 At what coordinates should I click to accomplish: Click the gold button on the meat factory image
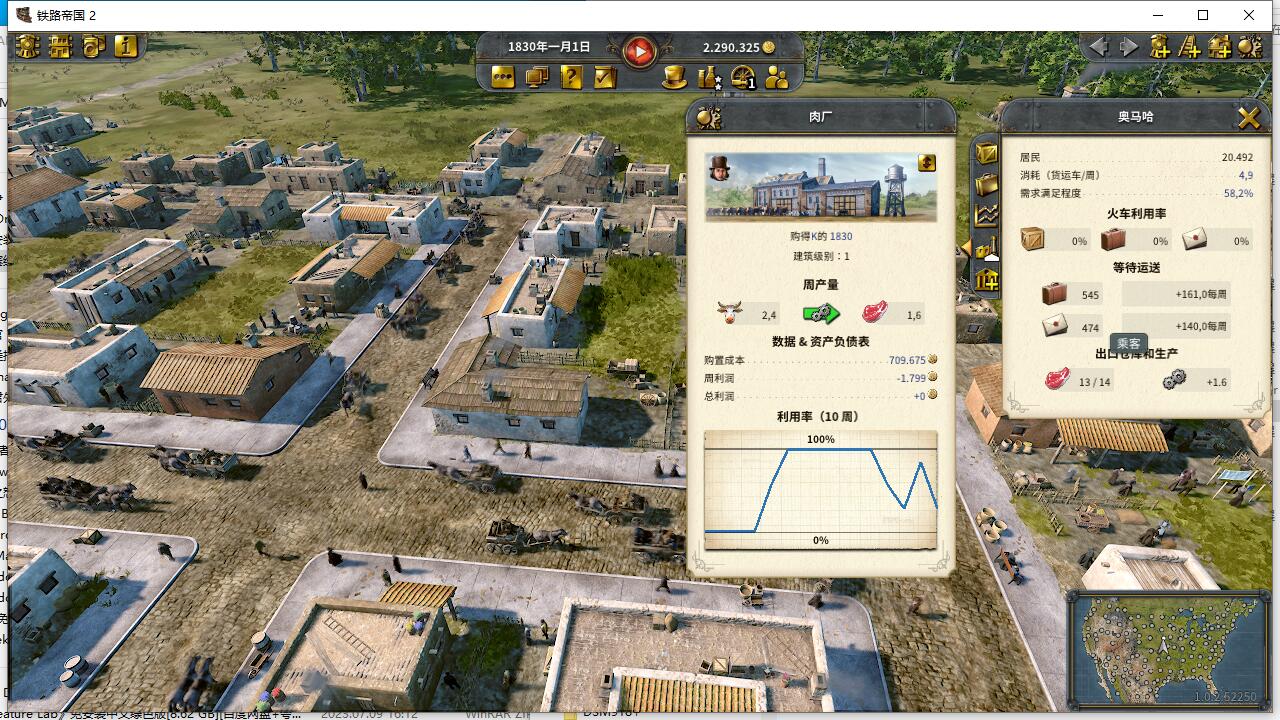[927, 163]
